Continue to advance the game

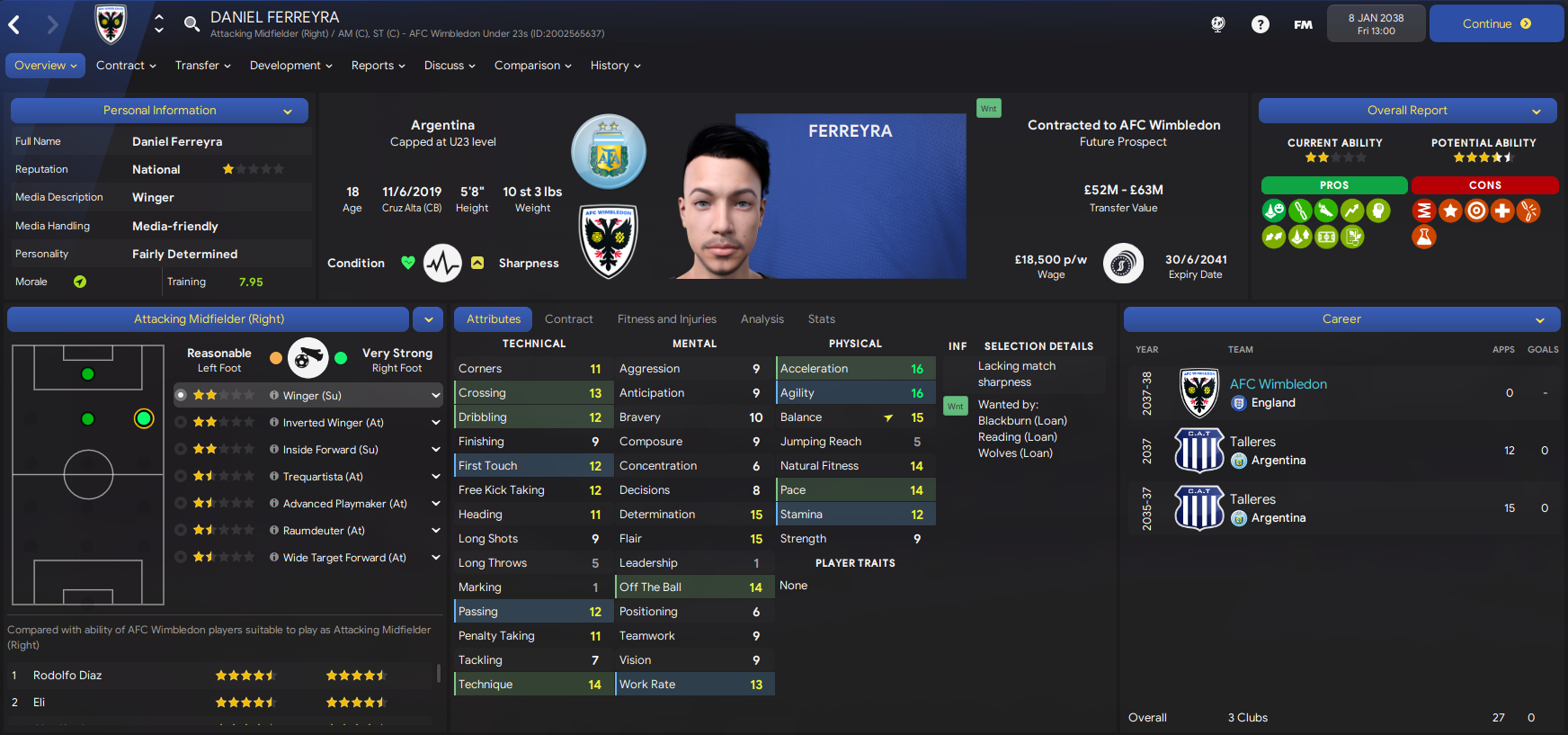(1496, 24)
